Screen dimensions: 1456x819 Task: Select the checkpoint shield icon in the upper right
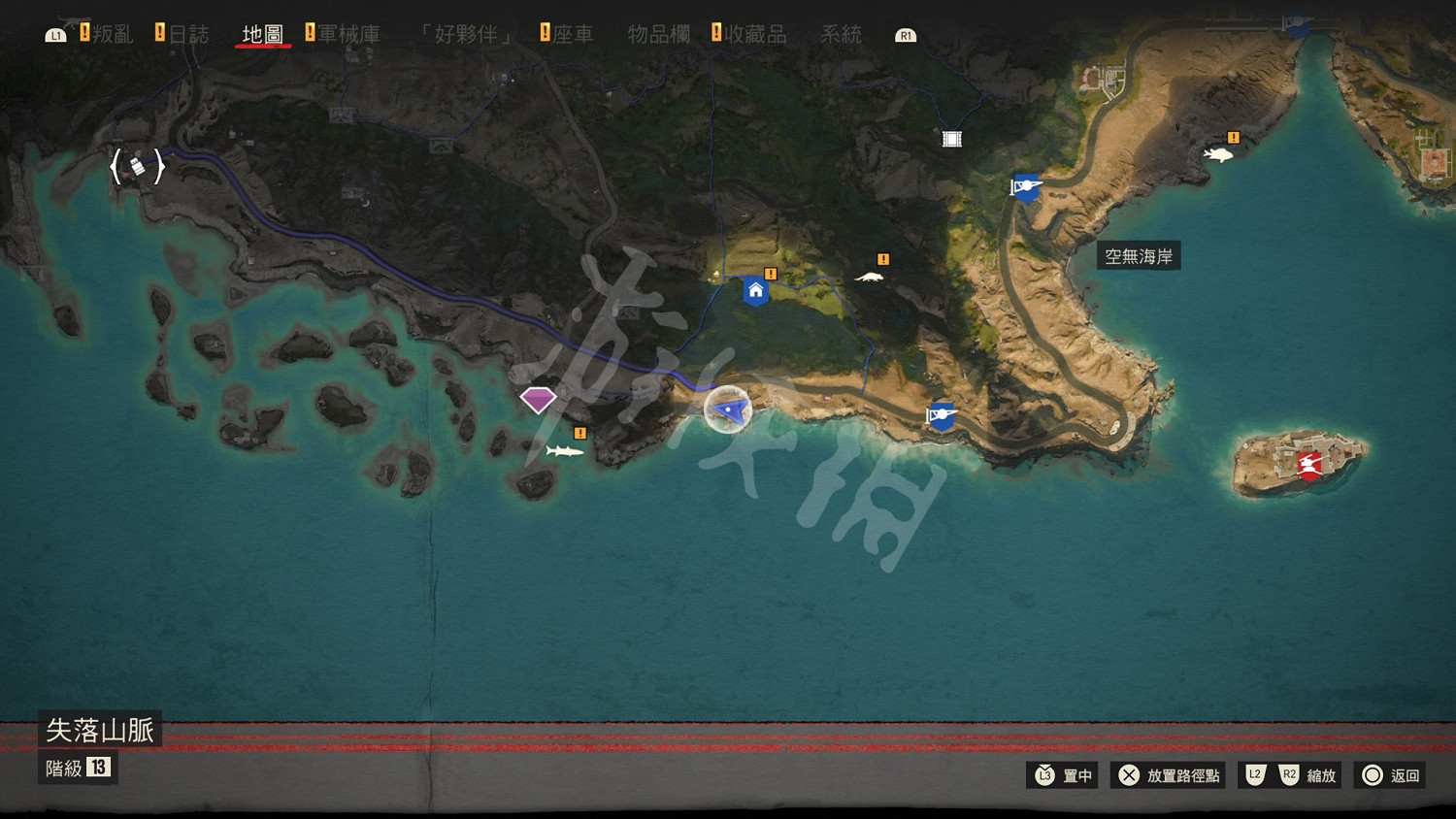pos(1026,187)
